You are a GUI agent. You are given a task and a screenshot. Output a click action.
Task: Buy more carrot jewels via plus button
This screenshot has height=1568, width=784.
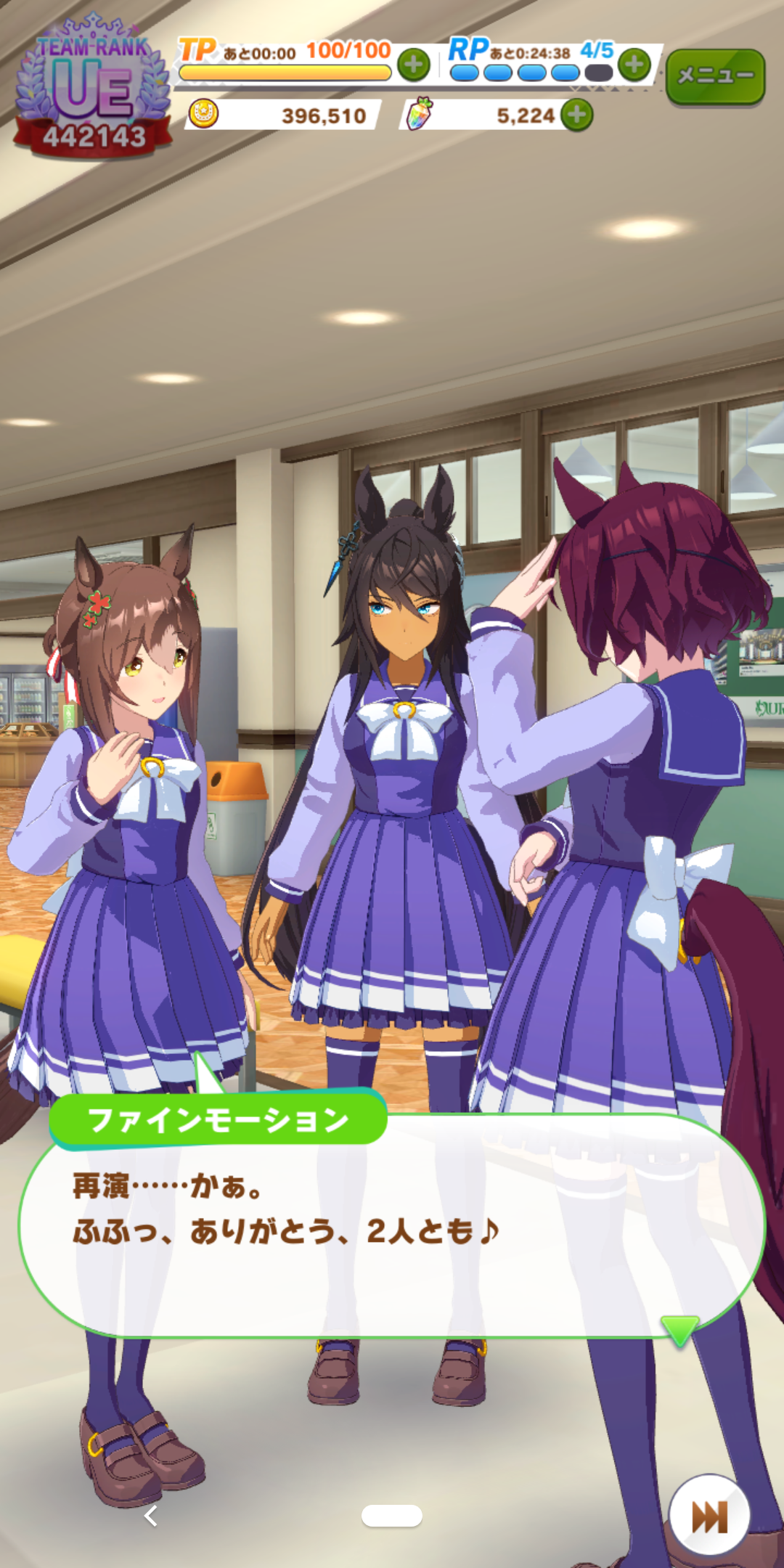577,115
